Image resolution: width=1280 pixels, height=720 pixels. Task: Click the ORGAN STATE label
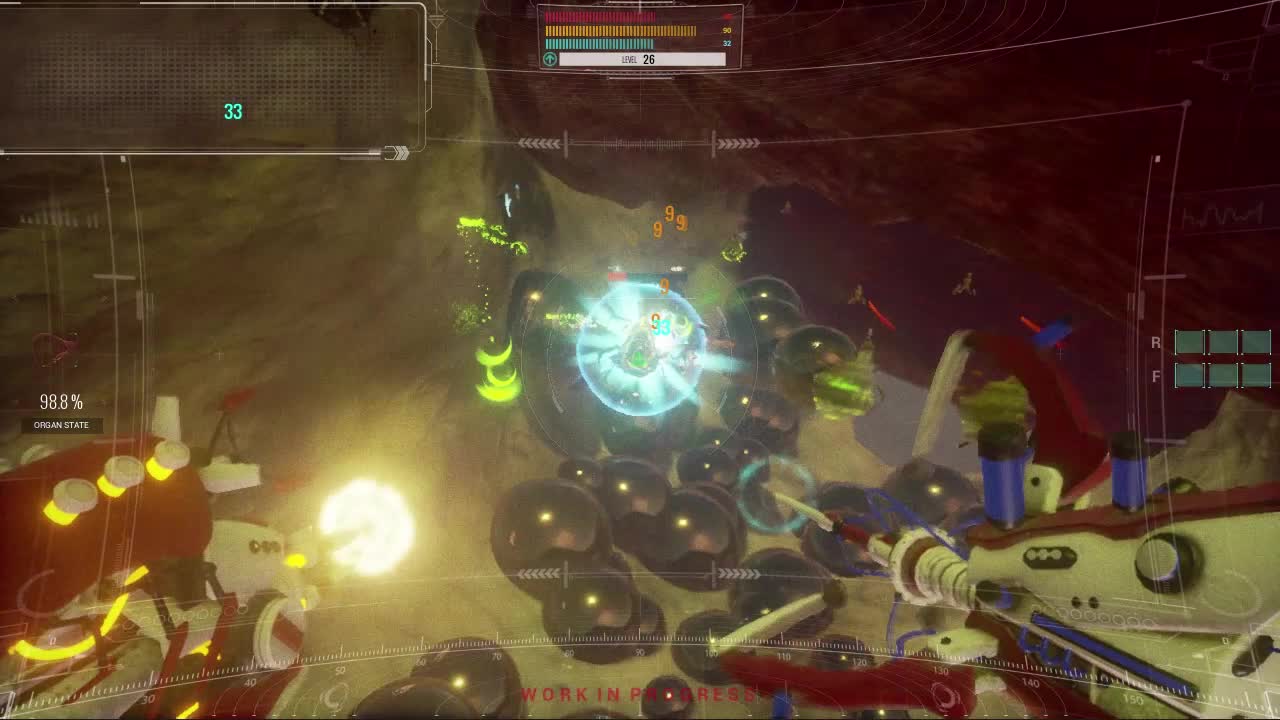(x=61, y=425)
